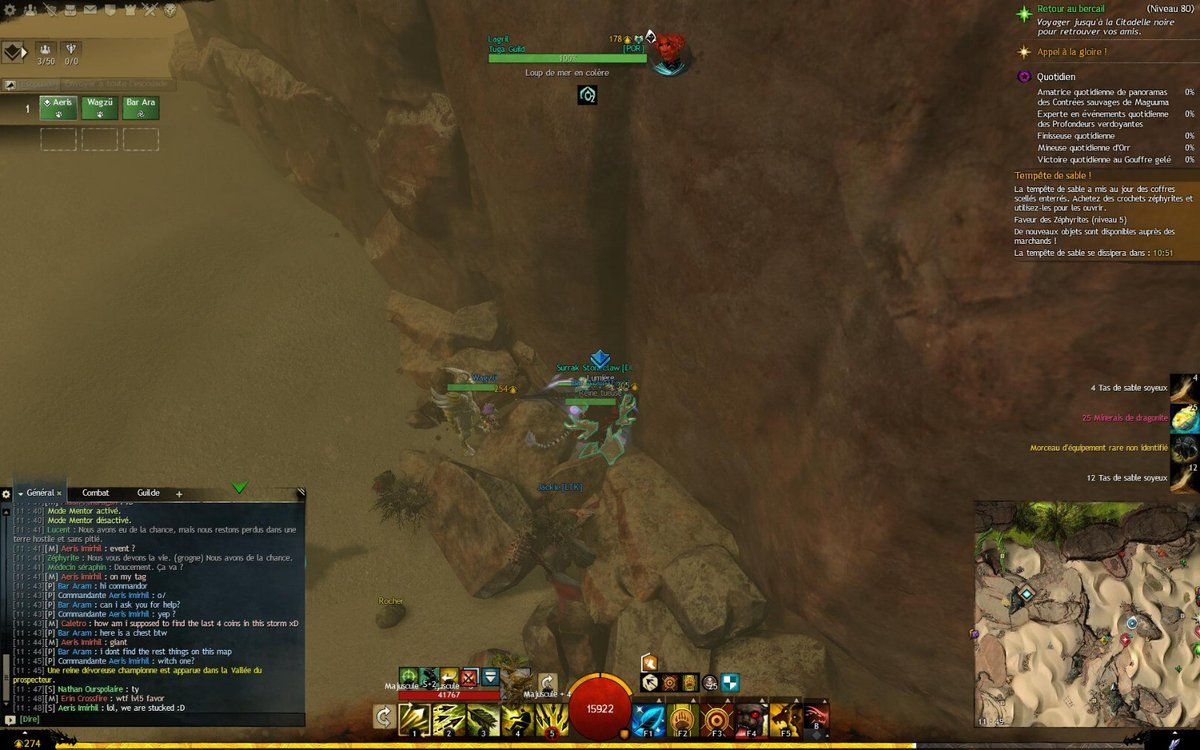Open the crossed swords PvP icon
Image resolution: width=1200 pixels, height=750 pixels.
pos(150,10)
